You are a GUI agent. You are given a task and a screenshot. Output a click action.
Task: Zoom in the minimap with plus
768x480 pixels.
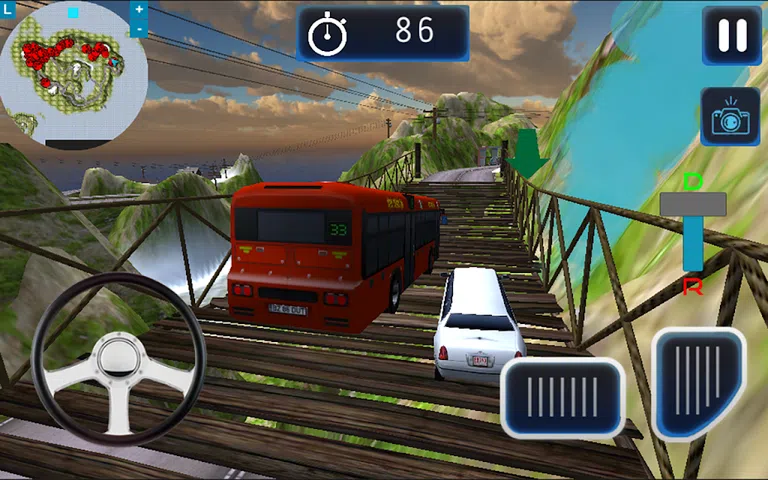pyautogui.click(x=139, y=9)
